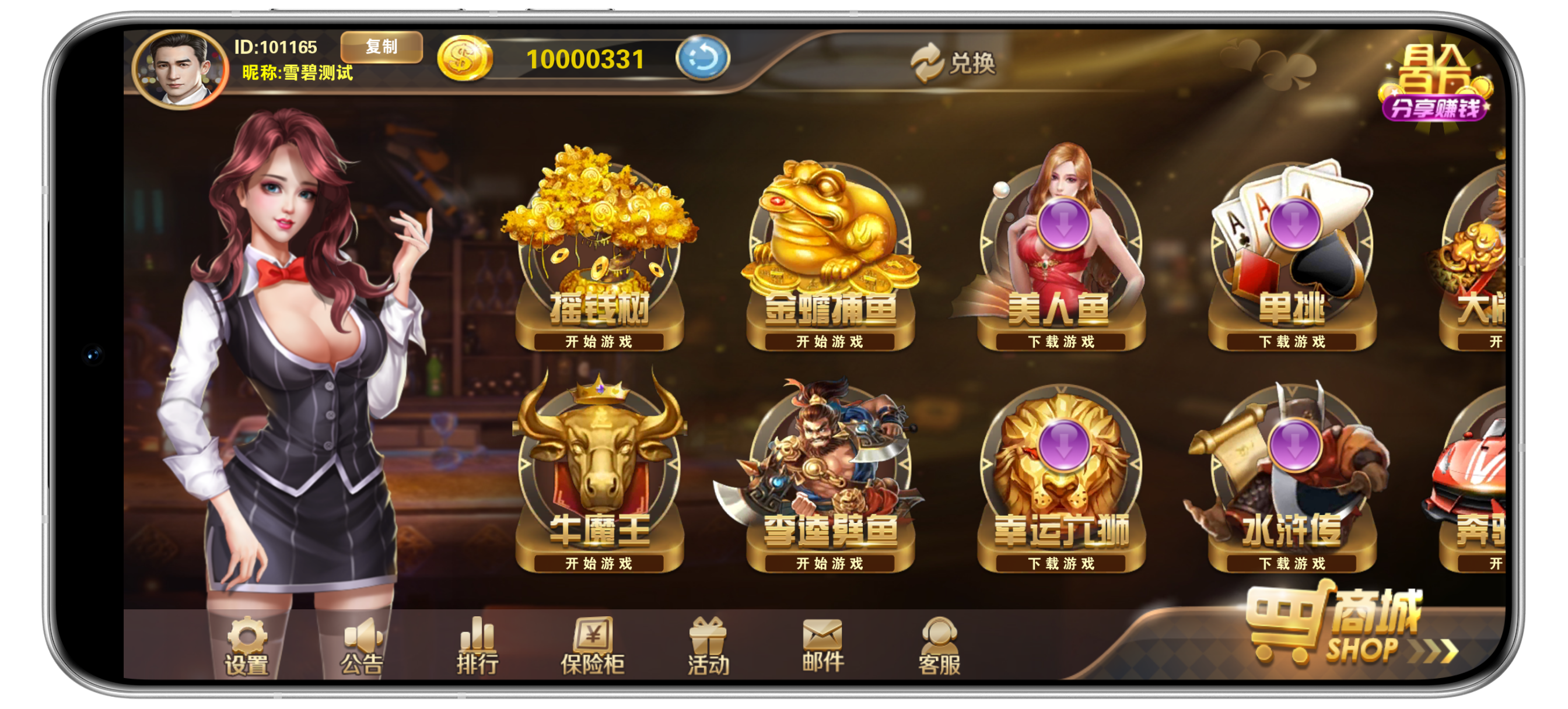Copy the player ID with 复制 button
This screenshot has height=709, width=1568.
click(381, 47)
